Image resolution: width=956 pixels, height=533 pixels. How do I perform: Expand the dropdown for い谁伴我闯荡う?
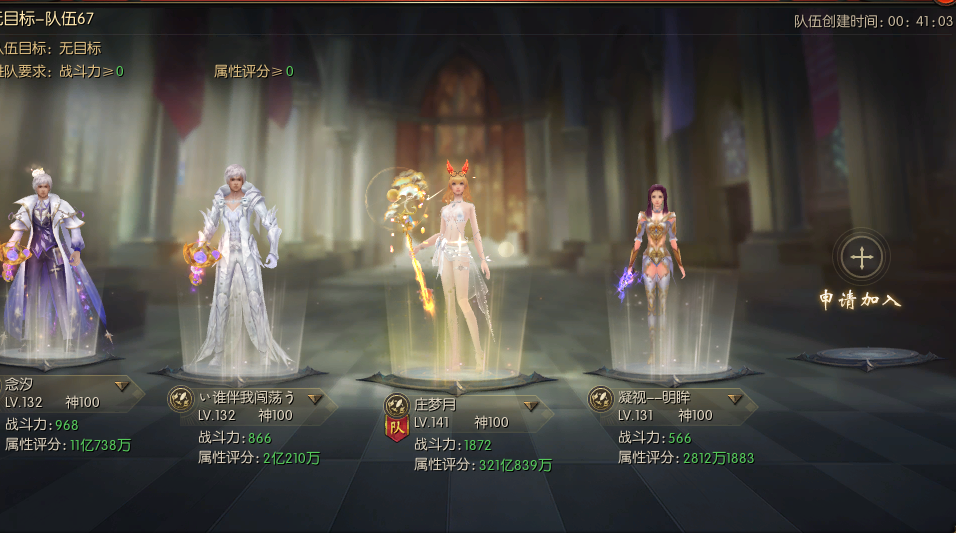315,399
